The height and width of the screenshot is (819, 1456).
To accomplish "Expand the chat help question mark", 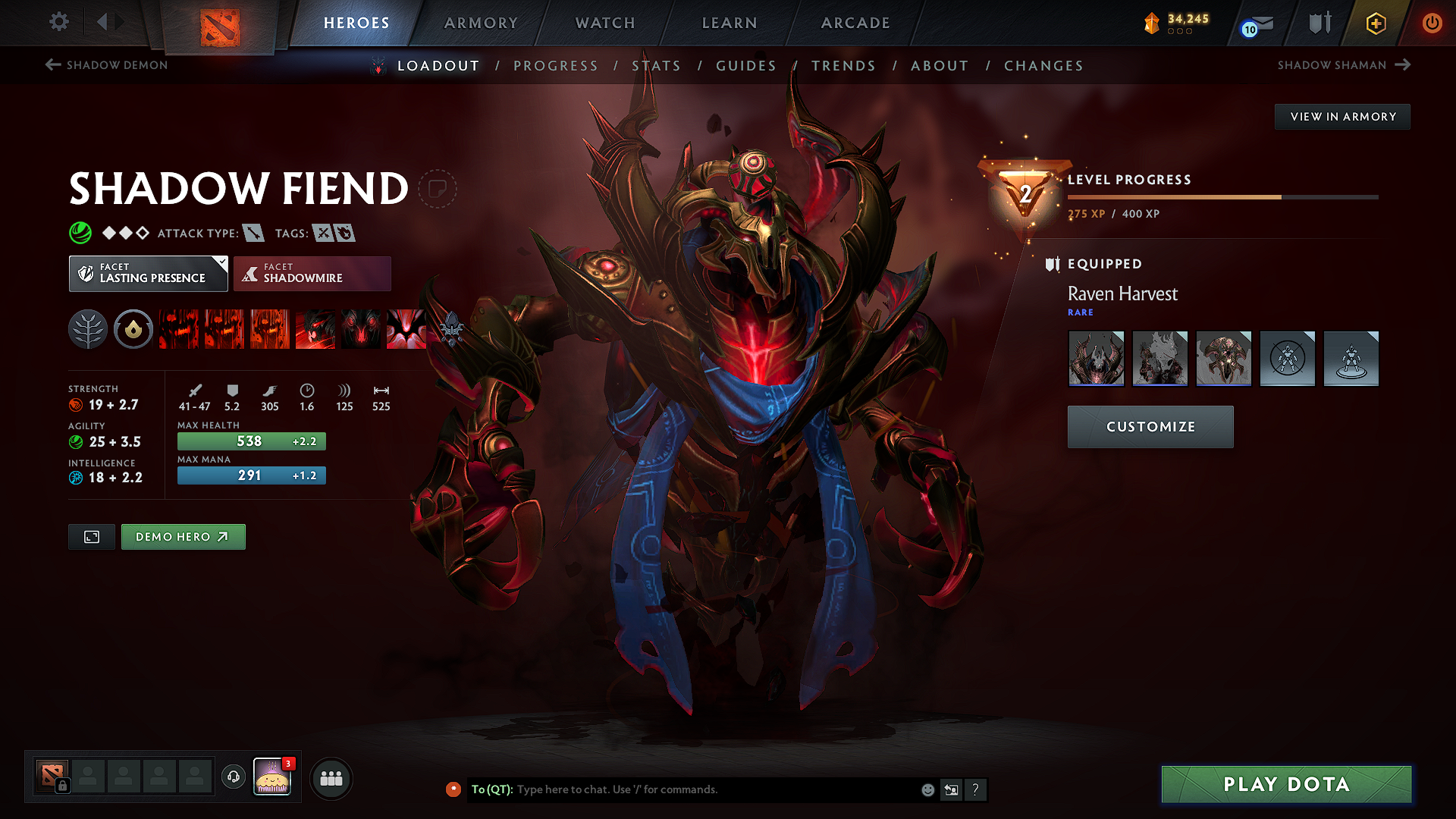I will (x=976, y=789).
